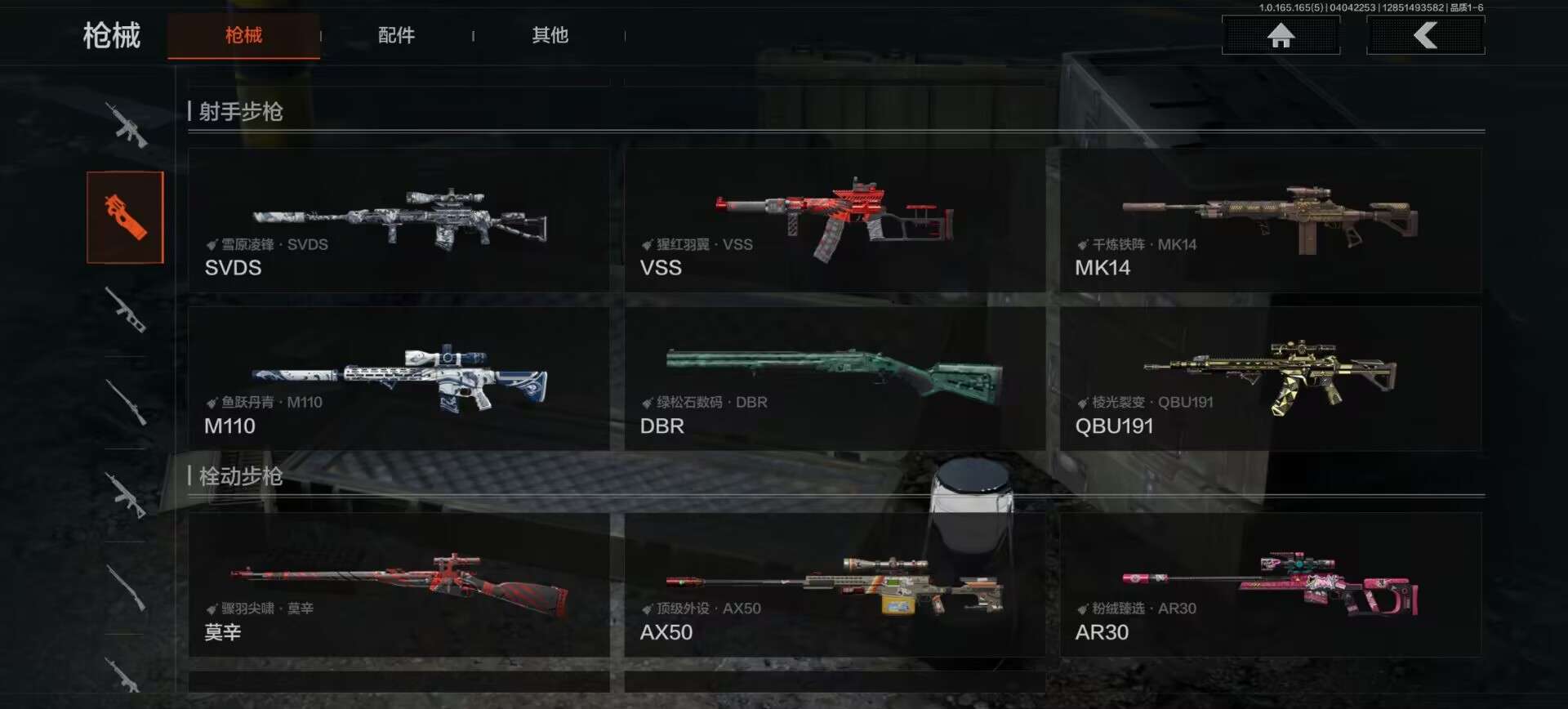Choose the QBU191 rifle card
The image size is (1568, 709).
1270,378
